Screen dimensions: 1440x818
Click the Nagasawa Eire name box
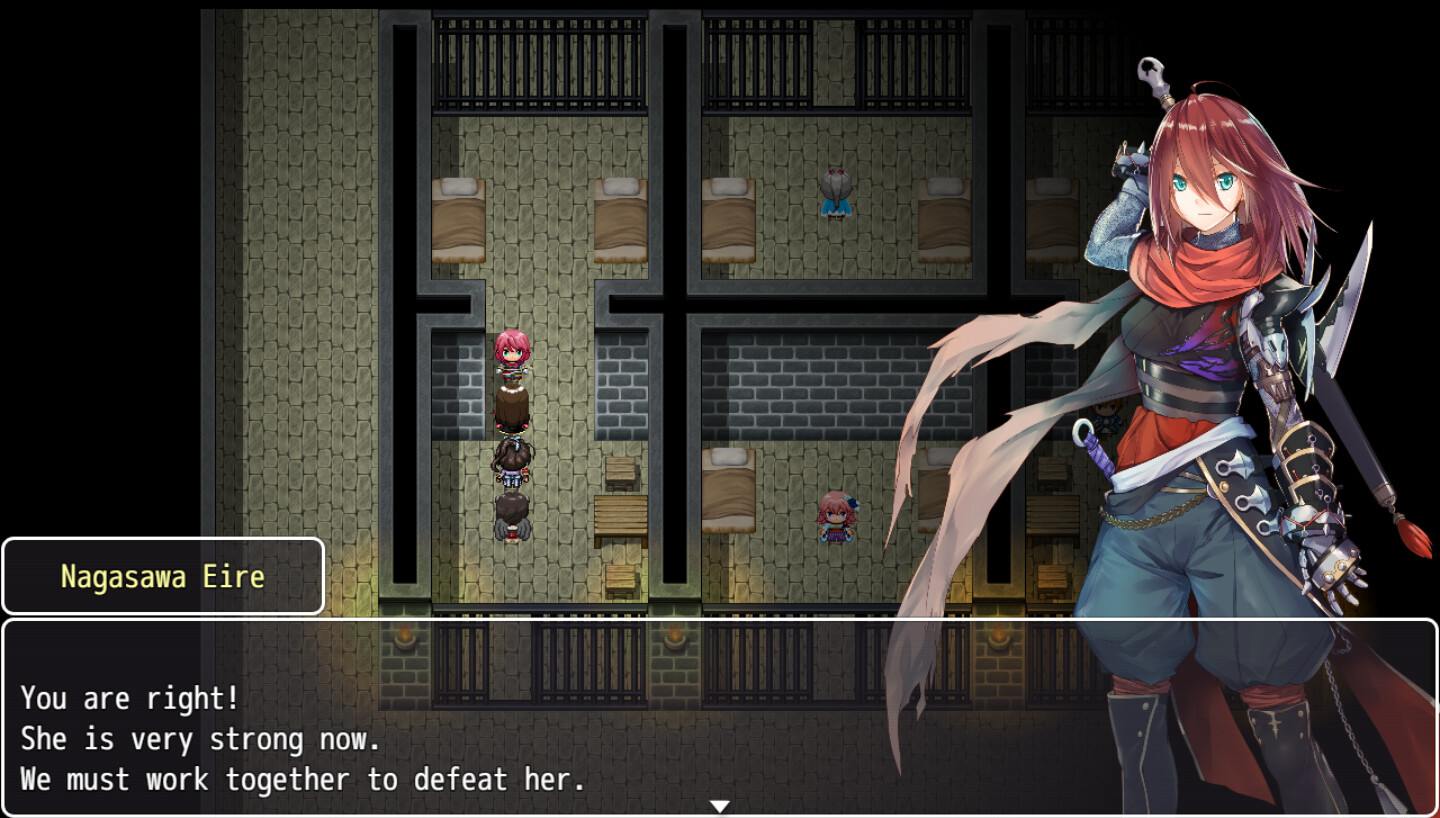tap(163, 576)
